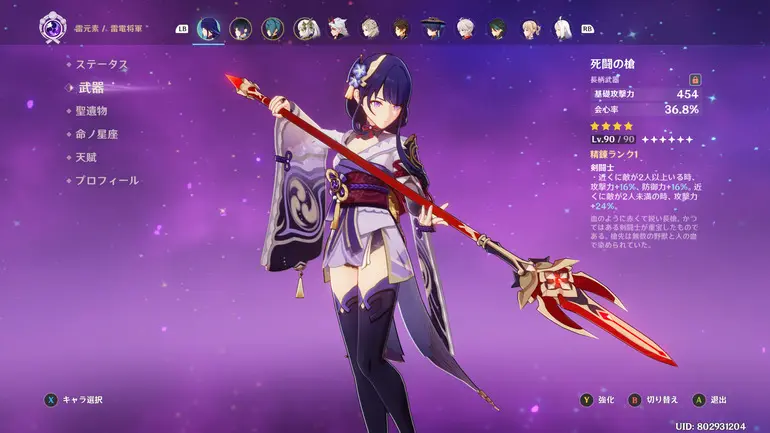The image size is (770, 433).
Task: Choose the character wearing a wide dark hat
Action: pyautogui.click(x=433, y=28)
